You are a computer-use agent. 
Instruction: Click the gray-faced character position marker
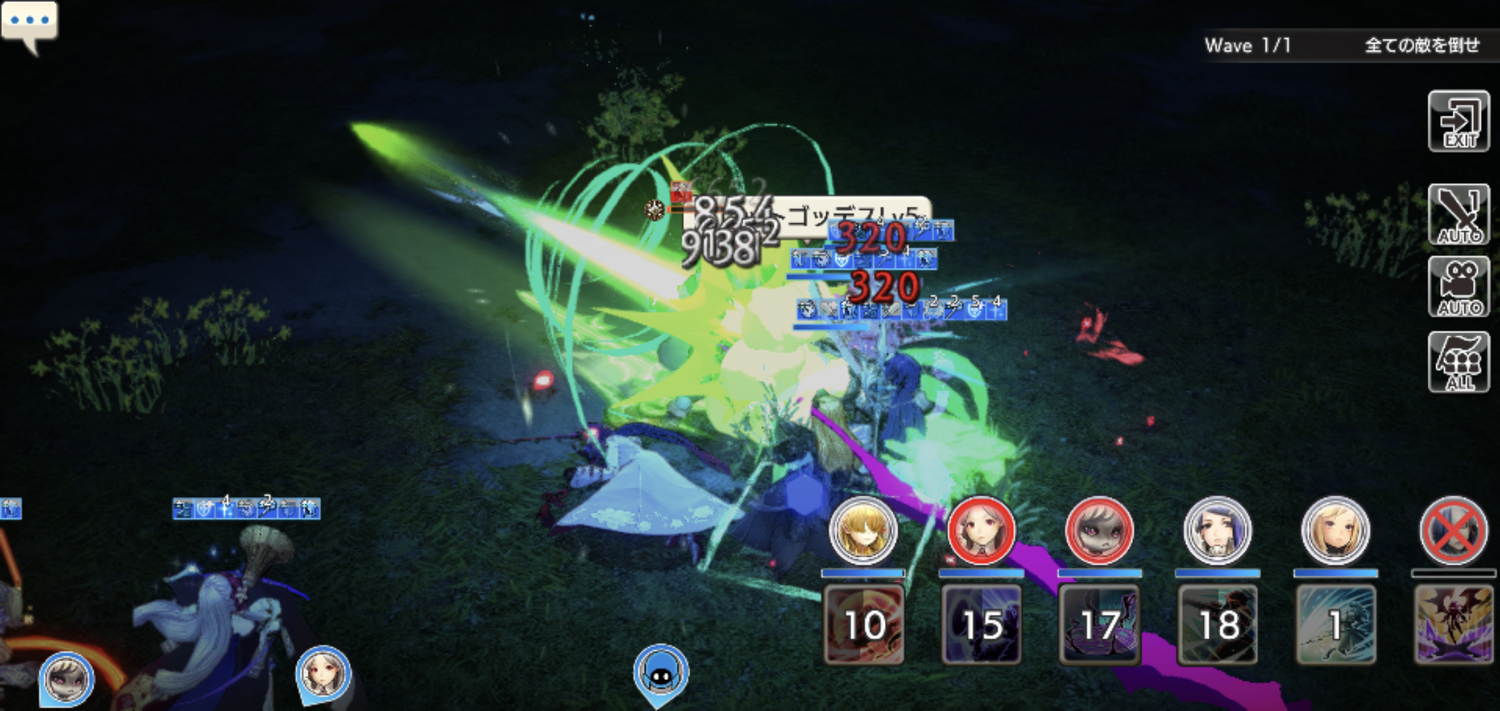[x=66, y=678]
